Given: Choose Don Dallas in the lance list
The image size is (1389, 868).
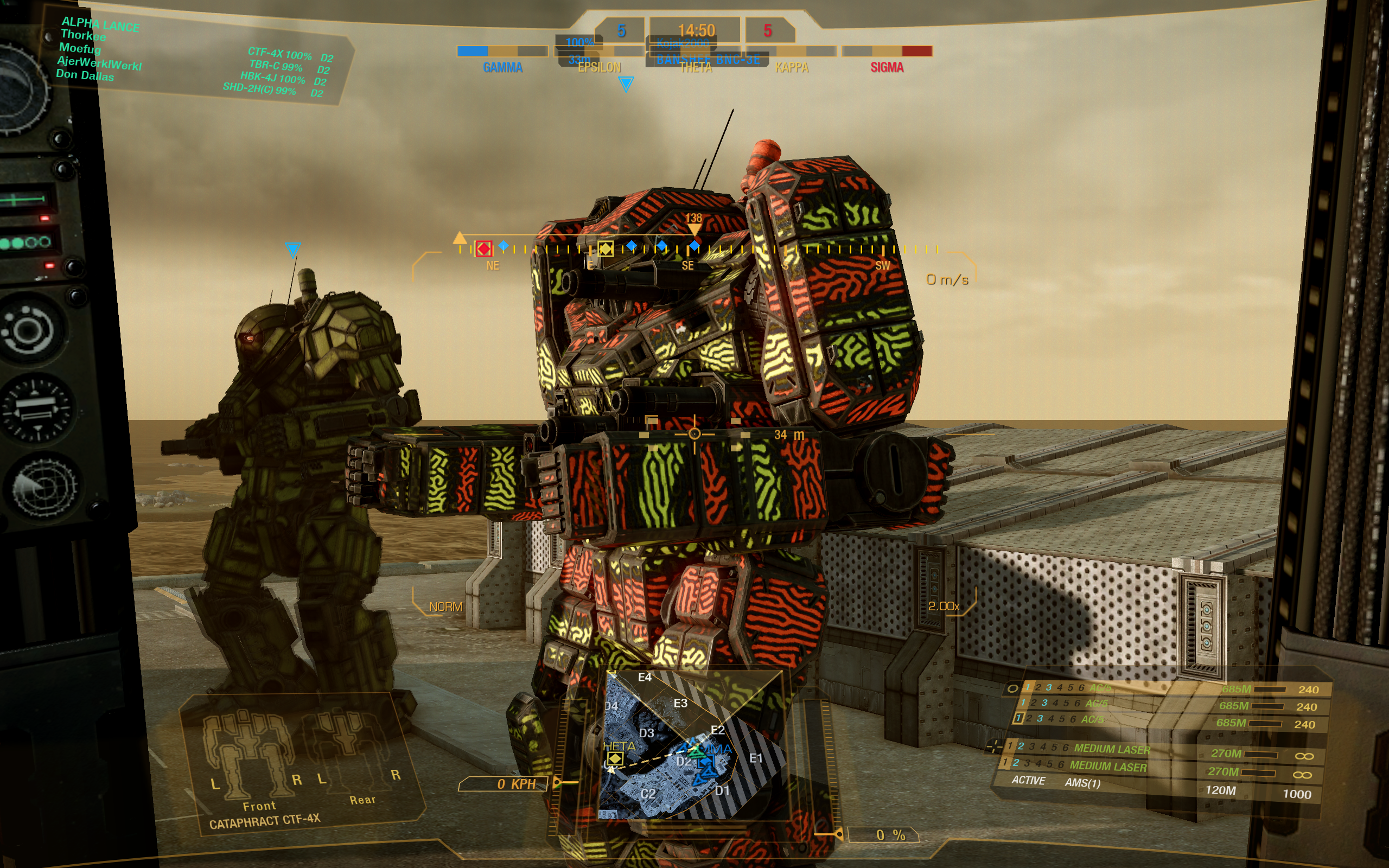Looking at the screenshot, I should pyautogui.click(x=85, y=75).
